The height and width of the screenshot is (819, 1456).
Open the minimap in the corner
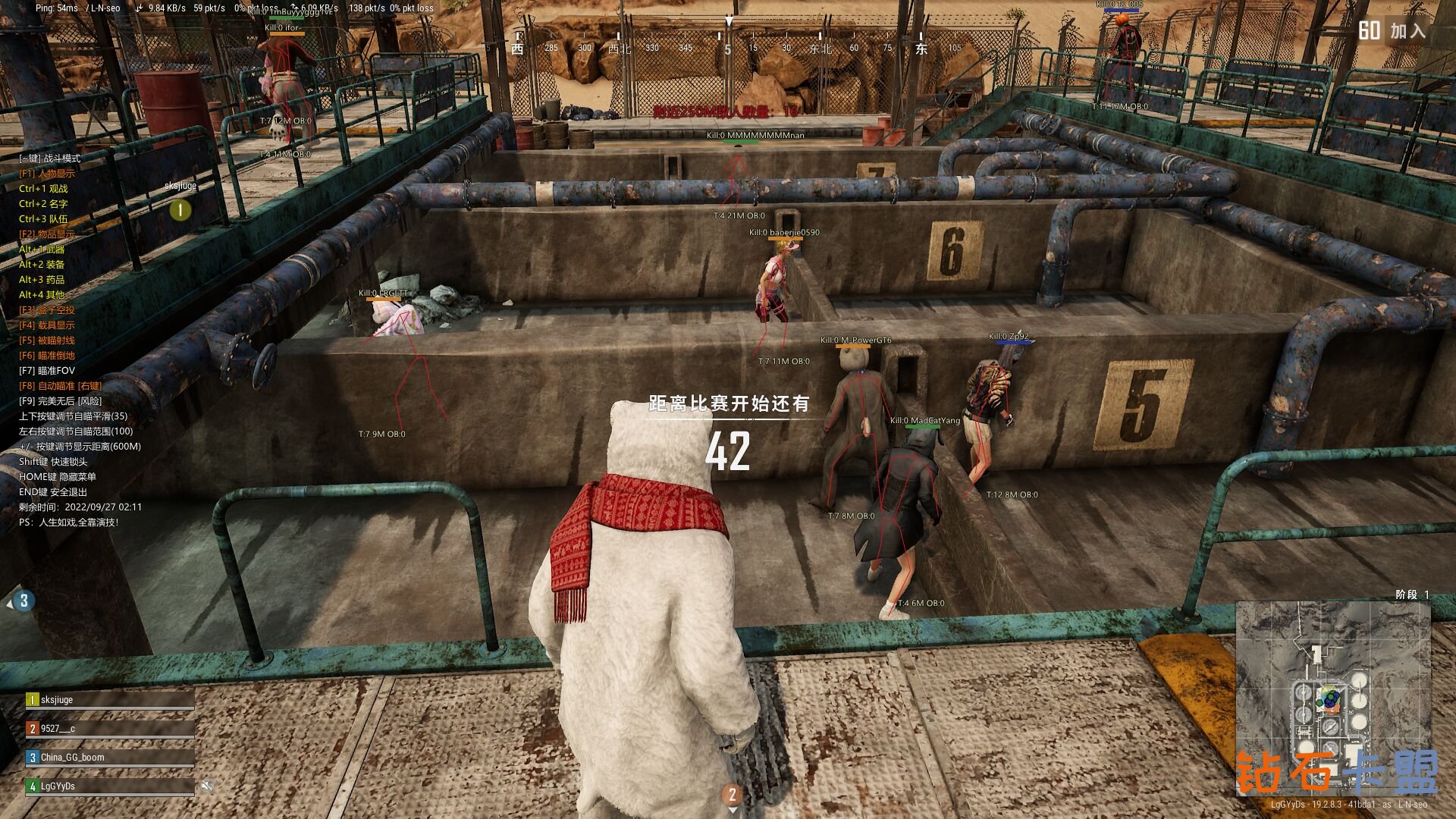point(1333,698)
